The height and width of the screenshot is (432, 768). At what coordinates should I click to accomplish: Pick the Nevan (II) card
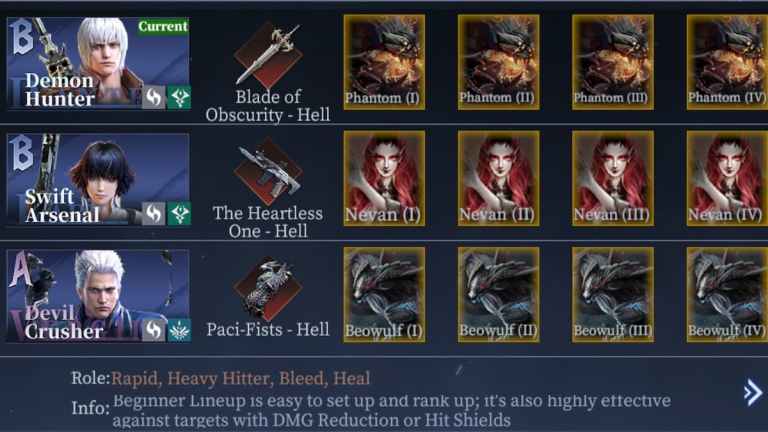(x=498, y=179)
